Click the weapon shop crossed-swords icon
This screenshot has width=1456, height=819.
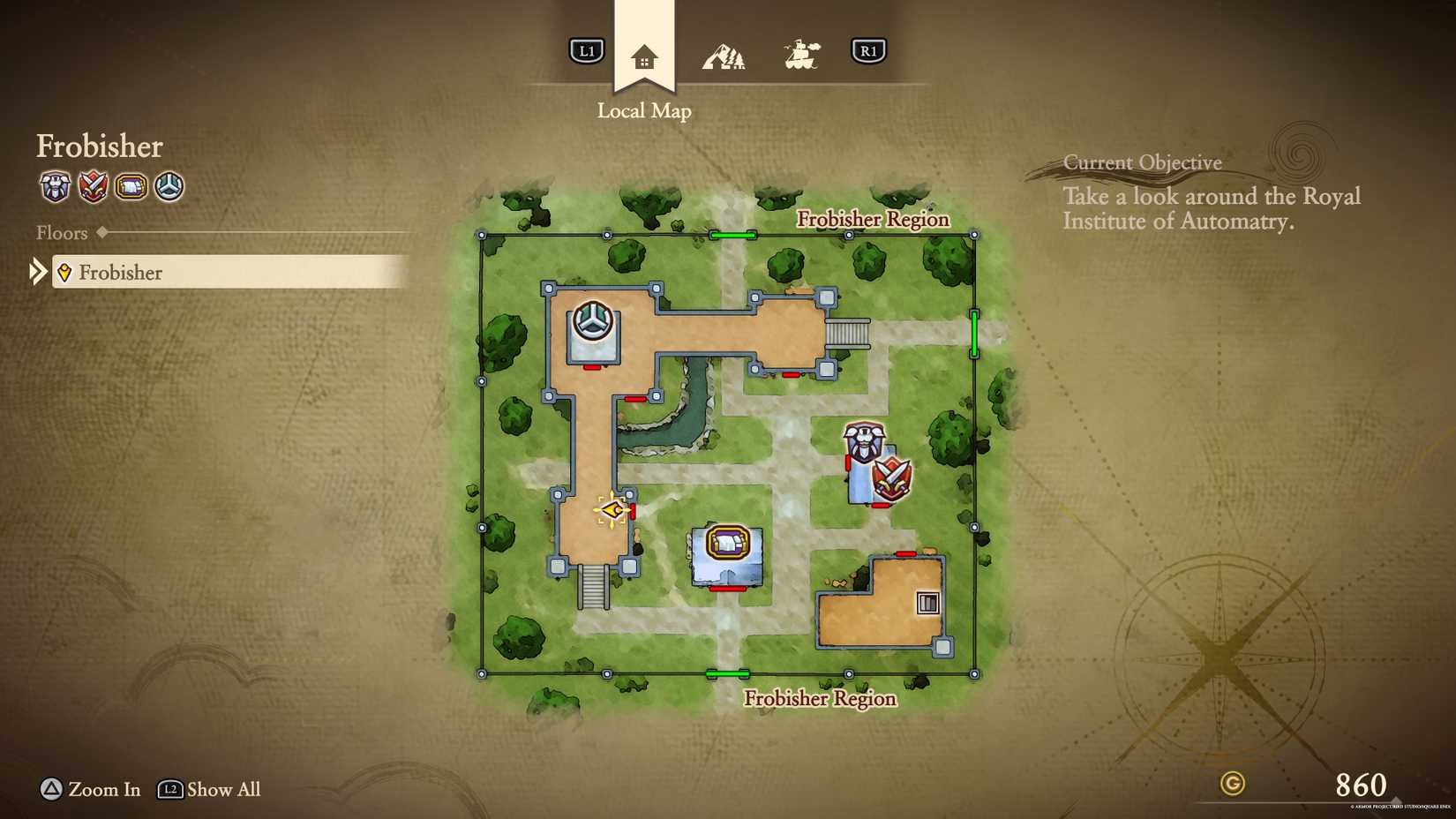93,188
